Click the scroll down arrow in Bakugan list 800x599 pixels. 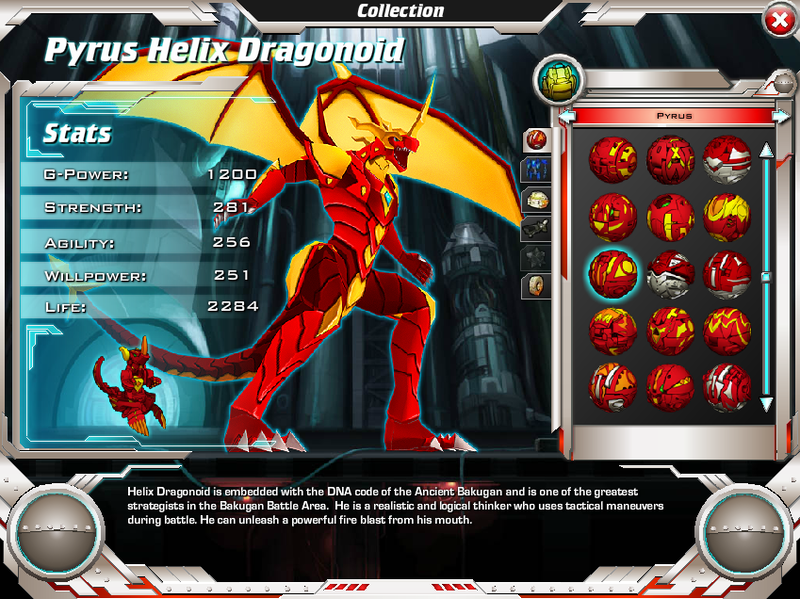pyautogui.click(x=766, y=404)
